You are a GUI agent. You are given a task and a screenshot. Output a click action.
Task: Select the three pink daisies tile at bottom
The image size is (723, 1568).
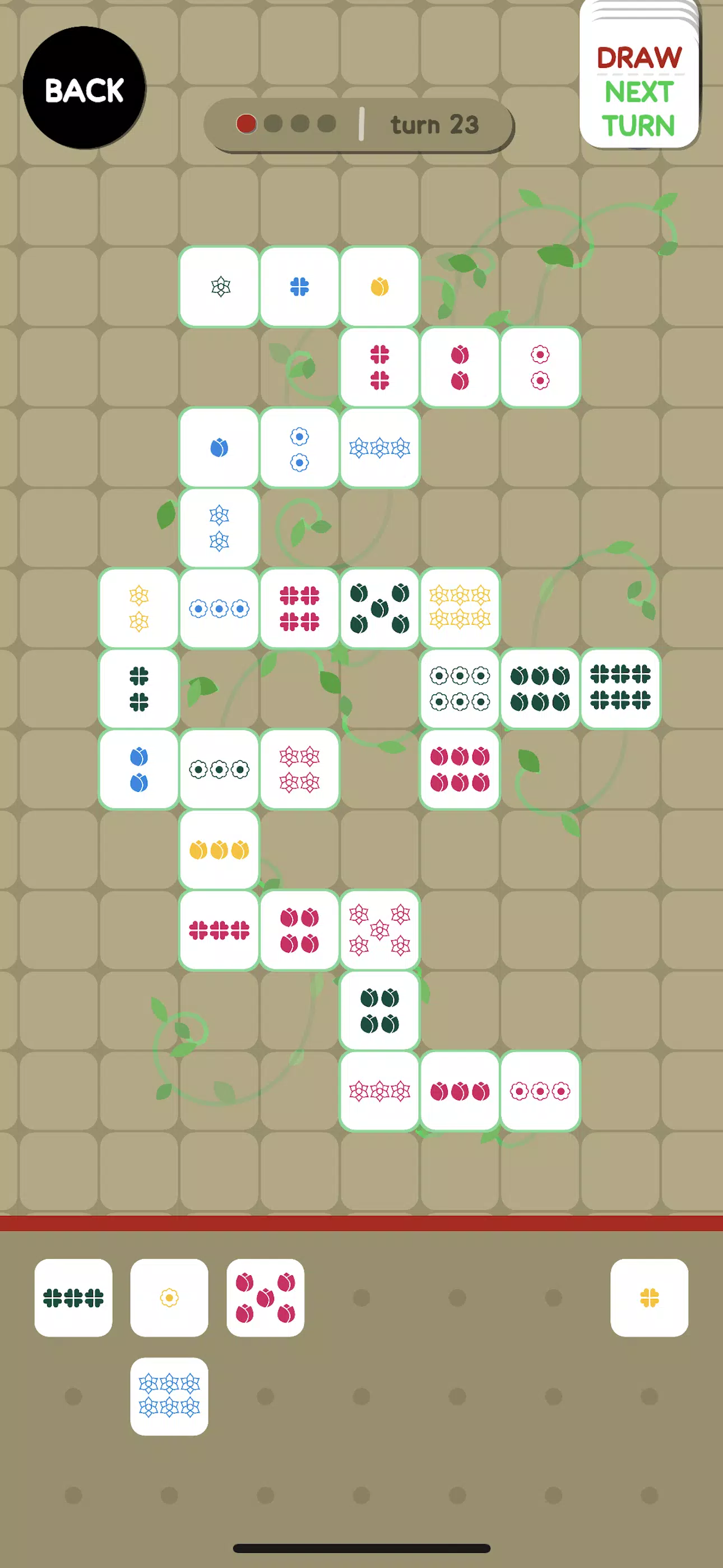tap(540, 1091)
